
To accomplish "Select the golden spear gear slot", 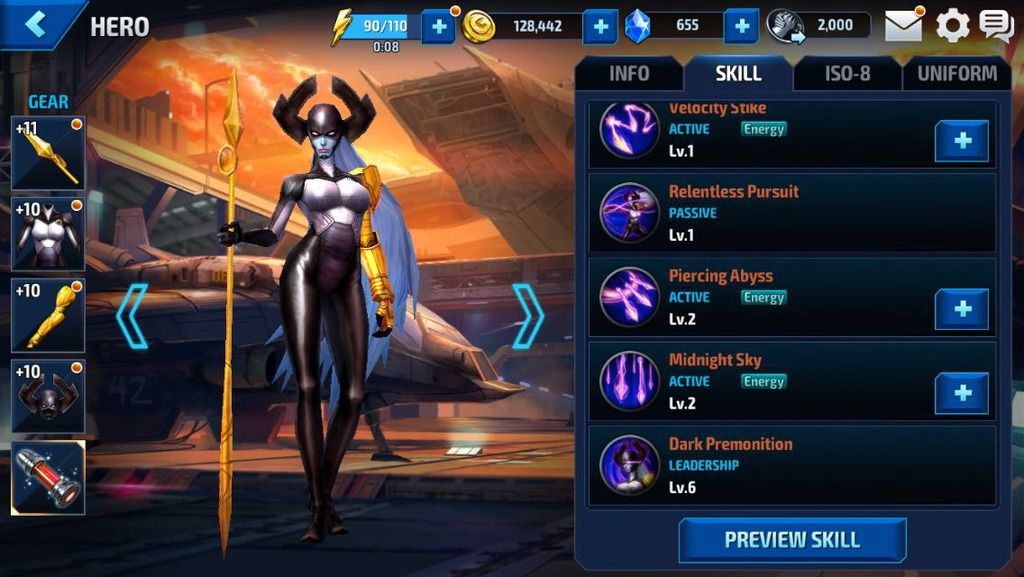I will [x=48, y=153].
